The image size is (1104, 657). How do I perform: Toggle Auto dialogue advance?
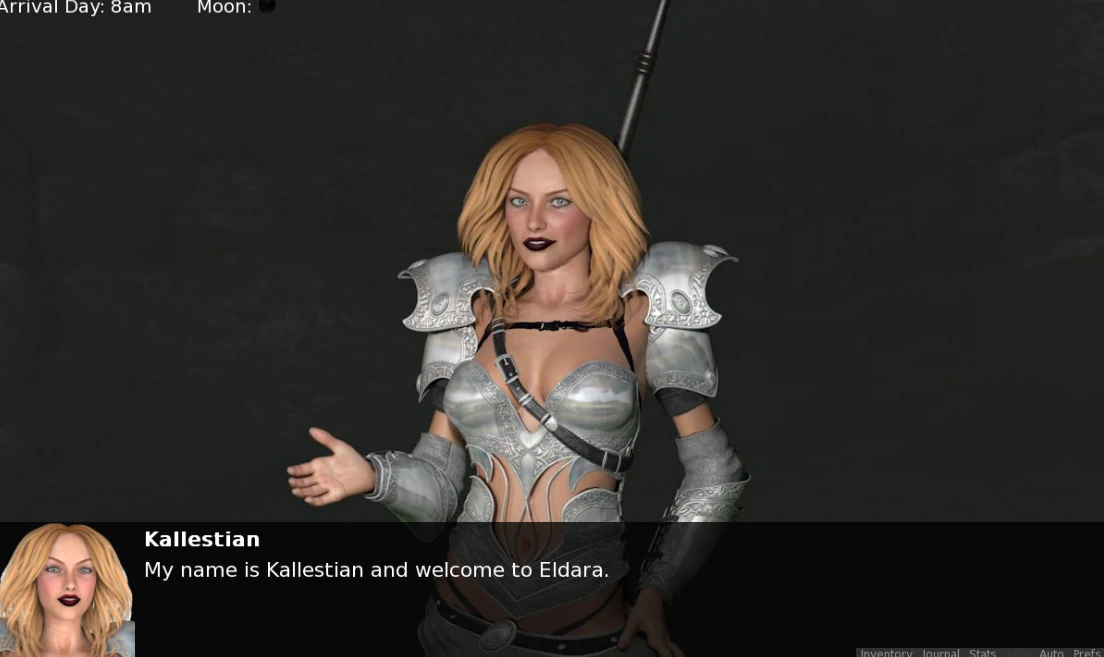(1051, 653)
